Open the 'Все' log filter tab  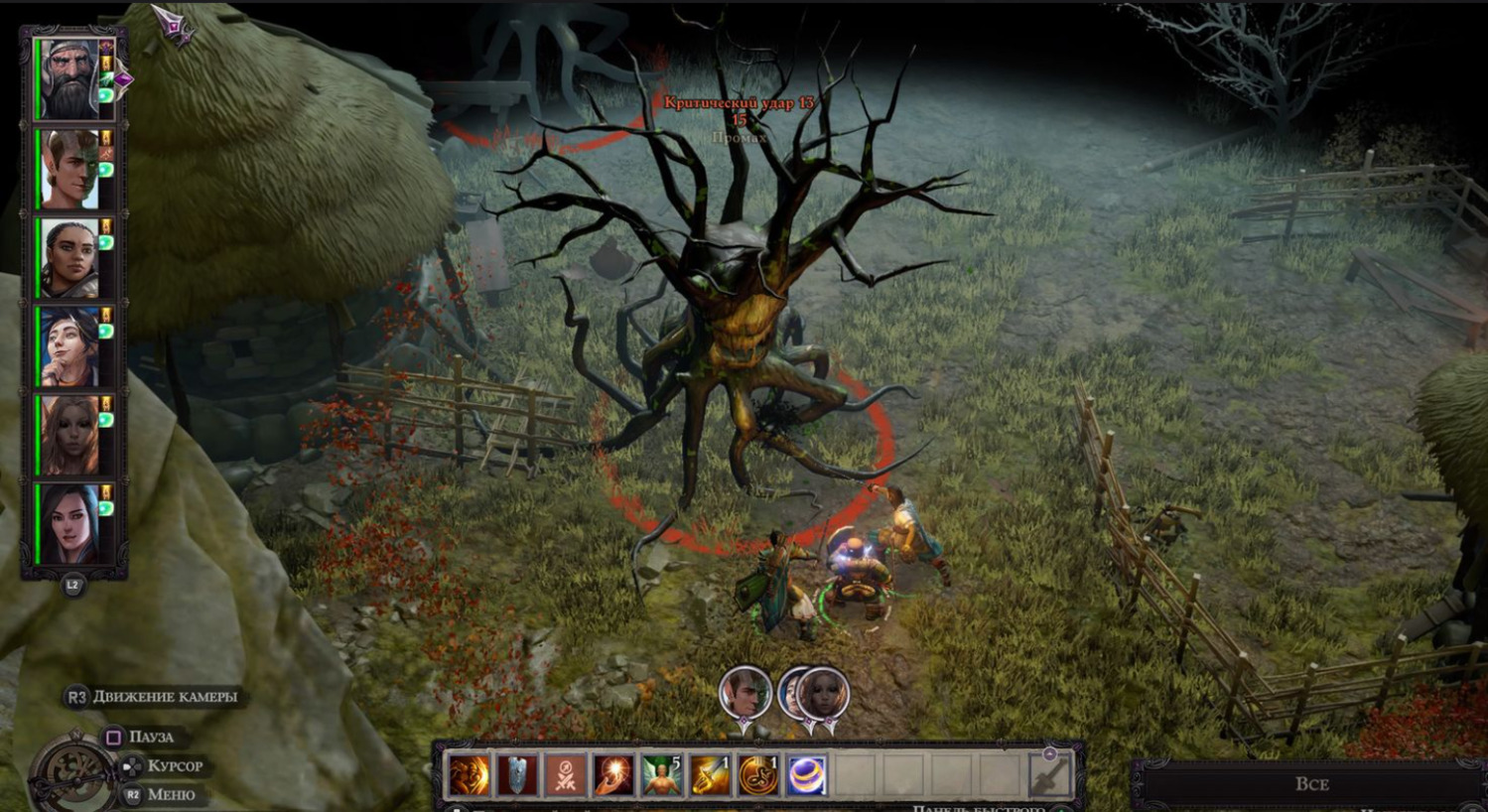[1311, 783]
